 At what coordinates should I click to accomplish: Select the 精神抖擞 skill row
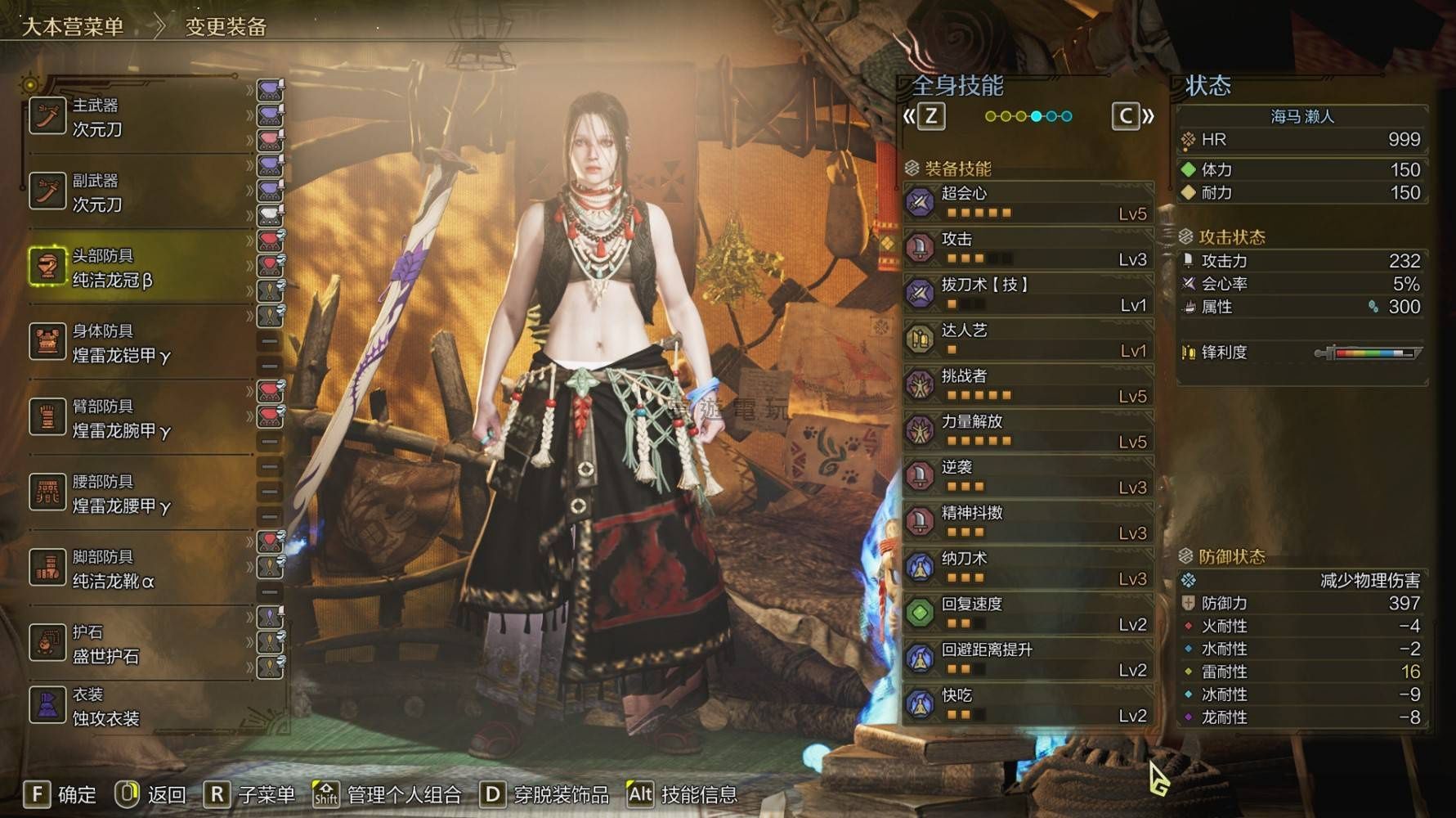tap(1028, 524)
